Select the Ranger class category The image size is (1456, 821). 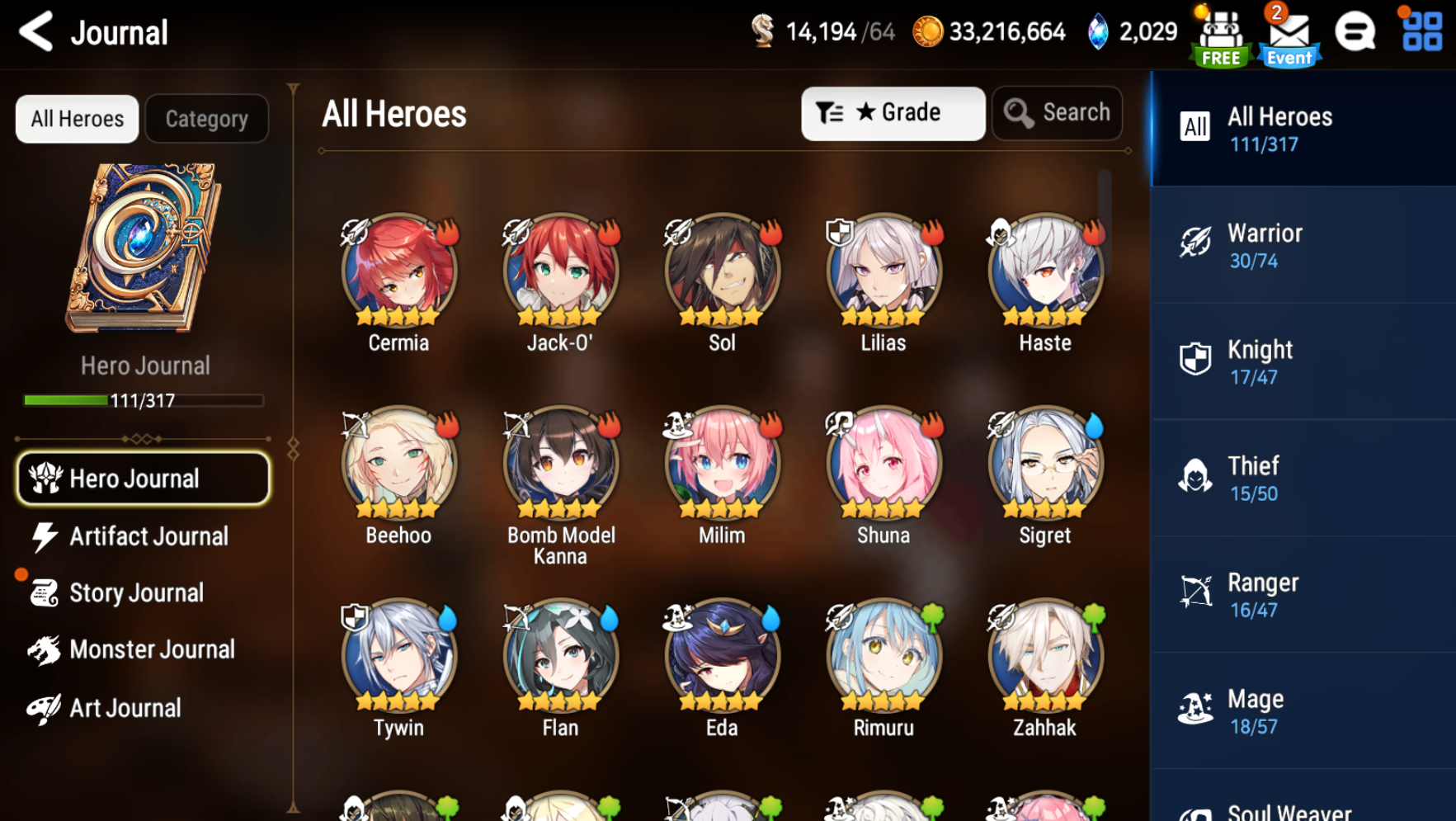1302,594
